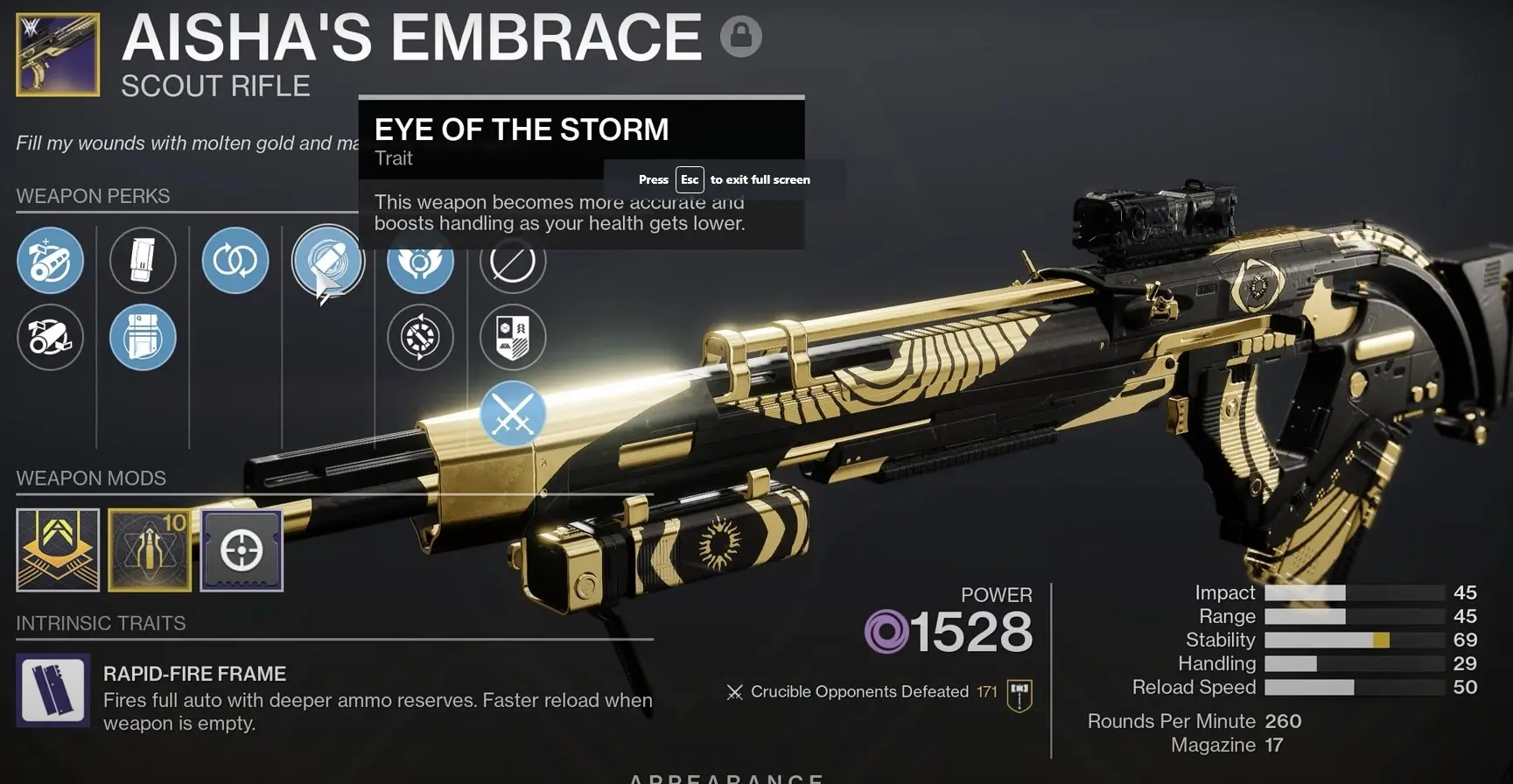The width and height of the screenshot is (1513, 784).
Task: Click the Stability stat bar
Action: (x=1356, y=640)
